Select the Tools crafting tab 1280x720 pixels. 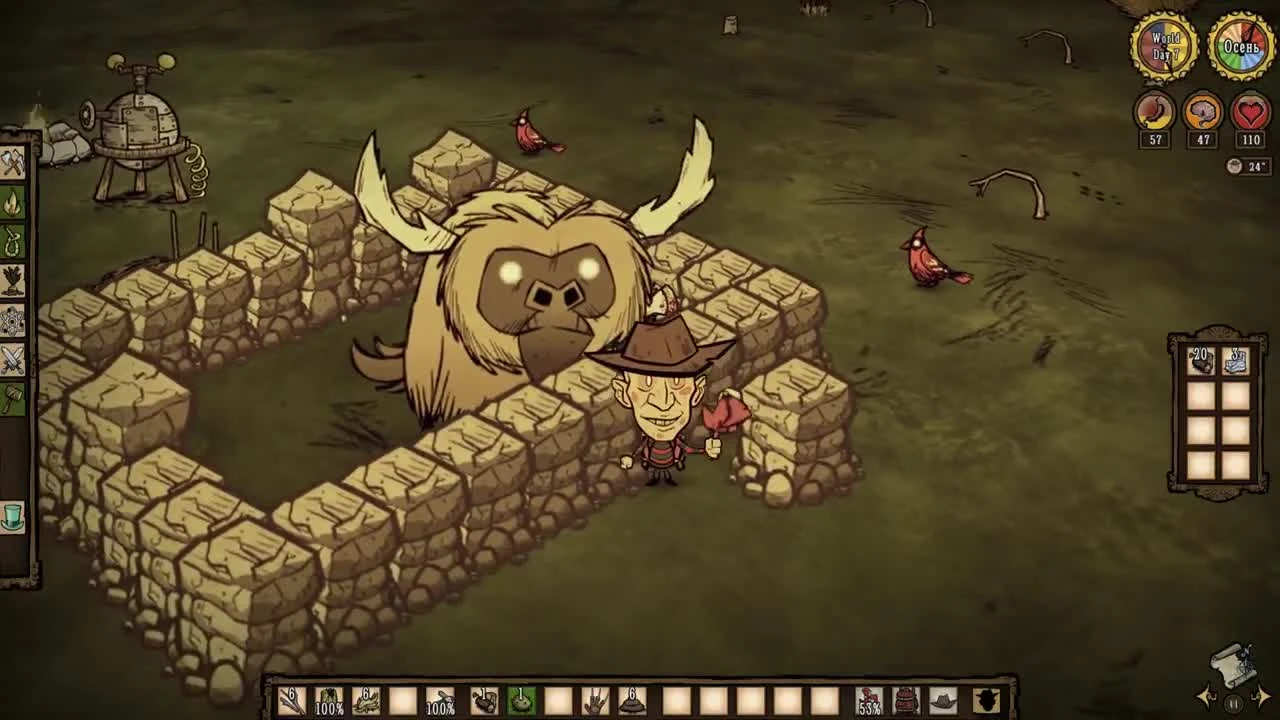(x=14, y=165)
